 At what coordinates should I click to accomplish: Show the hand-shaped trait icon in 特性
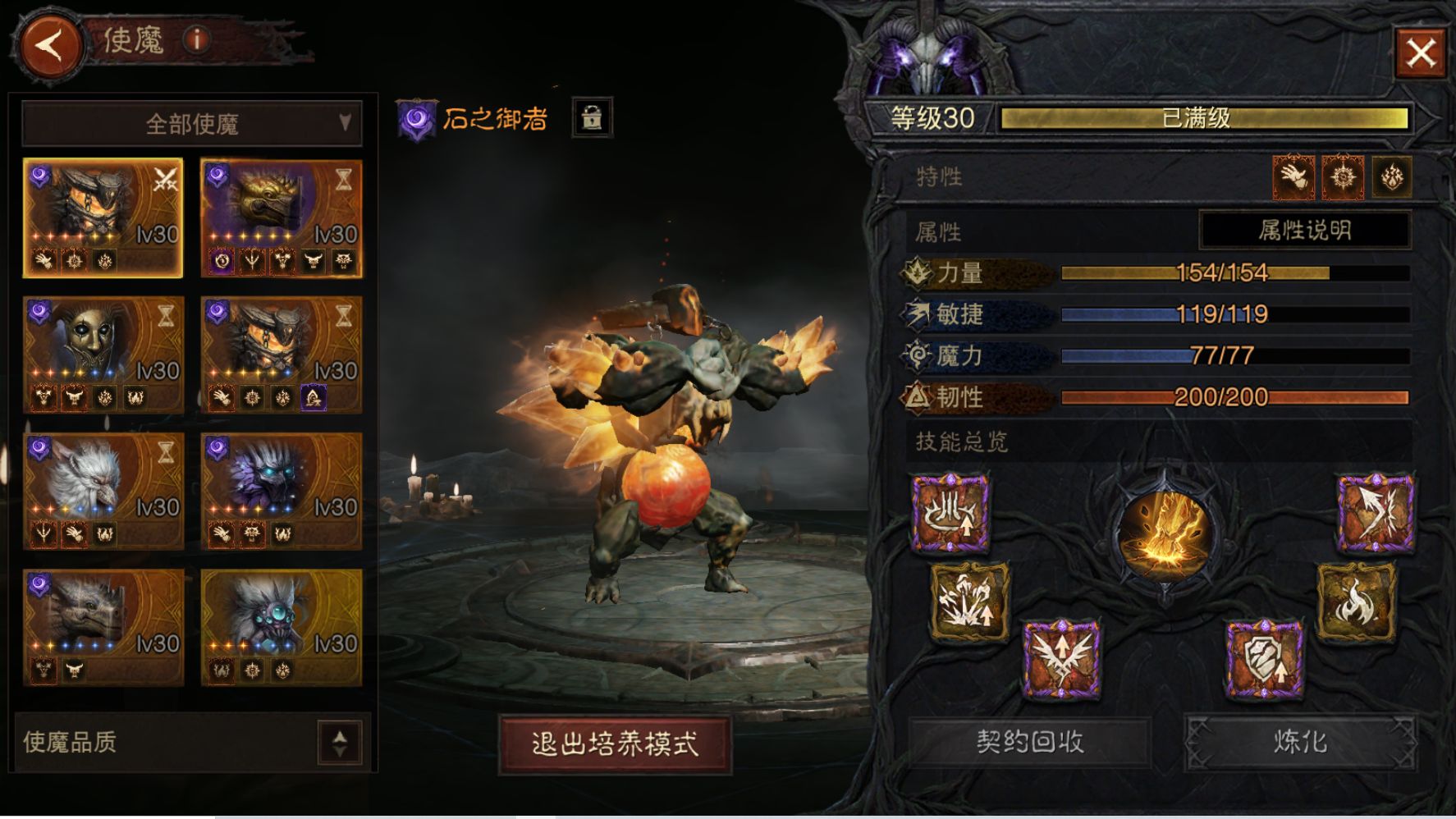[1293, 176]
